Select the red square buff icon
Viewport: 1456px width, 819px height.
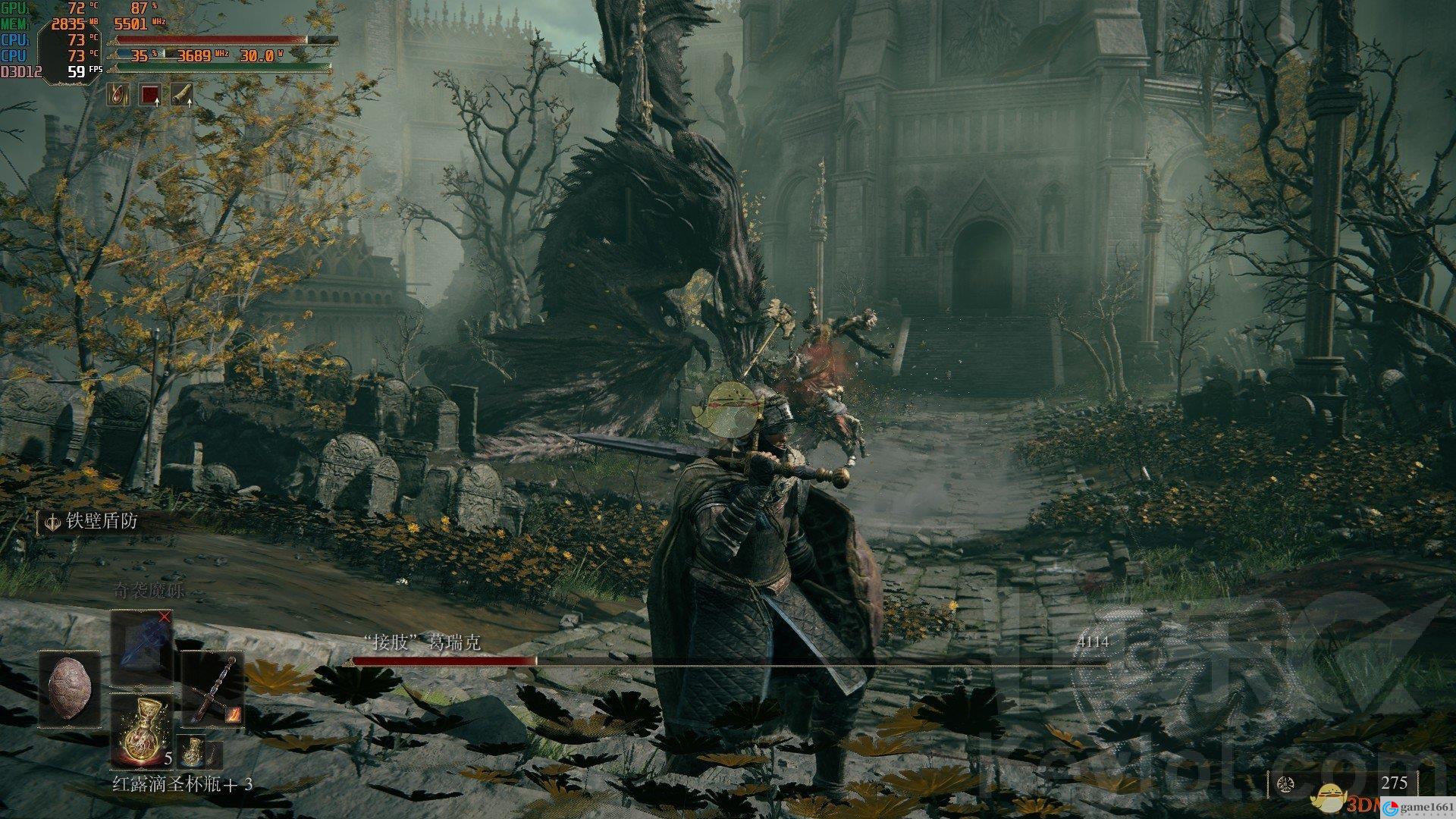(150, 94)
